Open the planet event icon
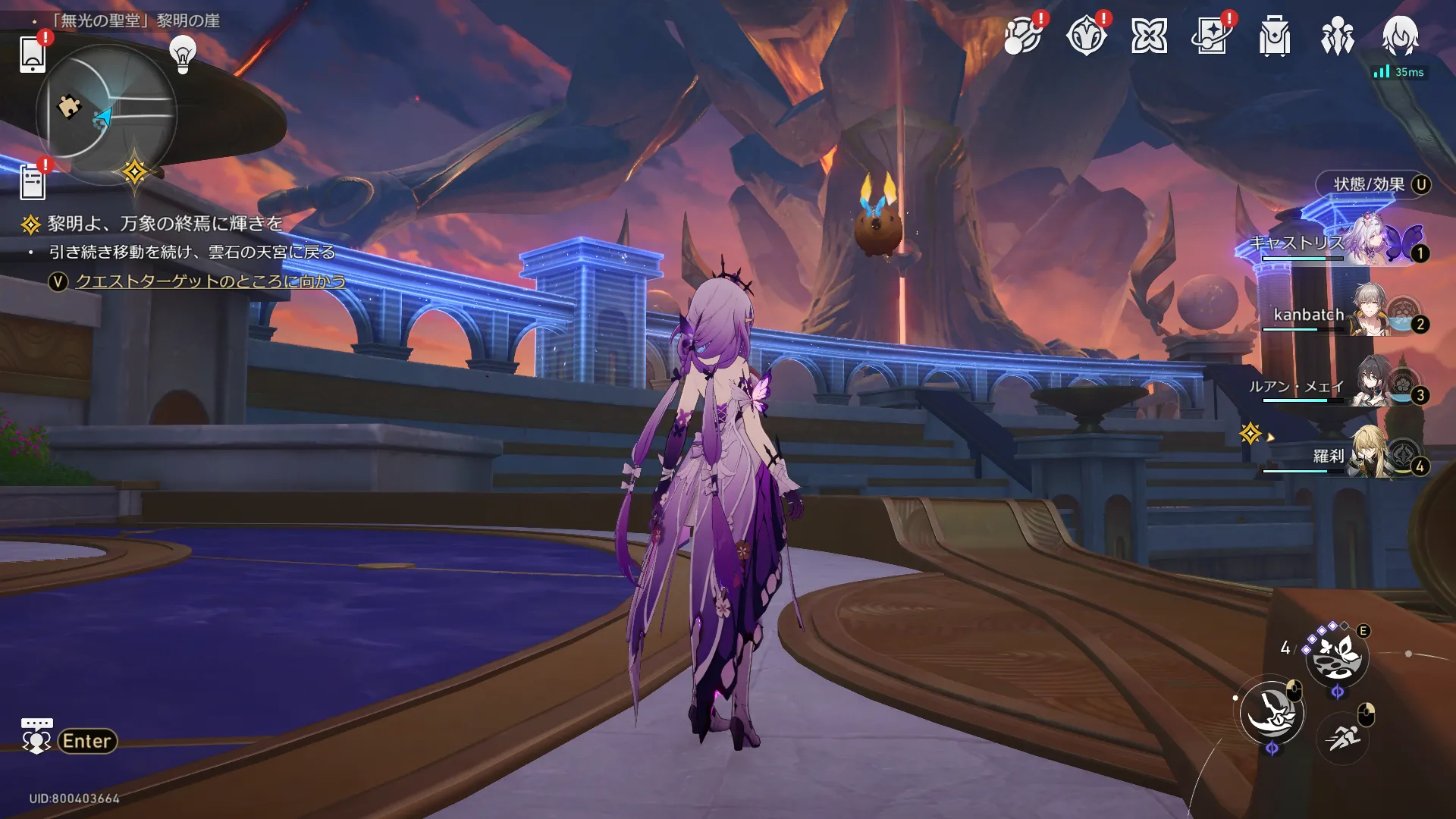This screenshot has width=1456, height=819. [1021, 36]
